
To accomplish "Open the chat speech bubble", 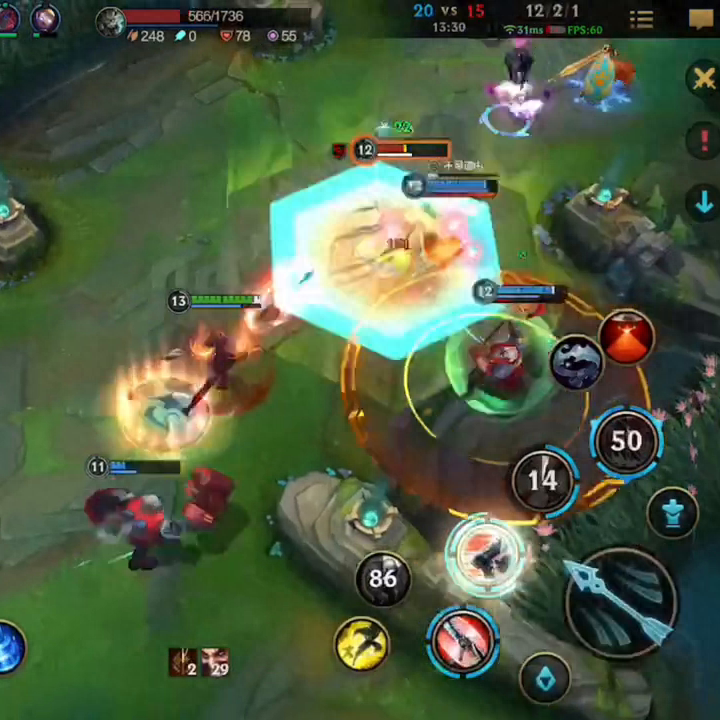I will click(701, 19).
